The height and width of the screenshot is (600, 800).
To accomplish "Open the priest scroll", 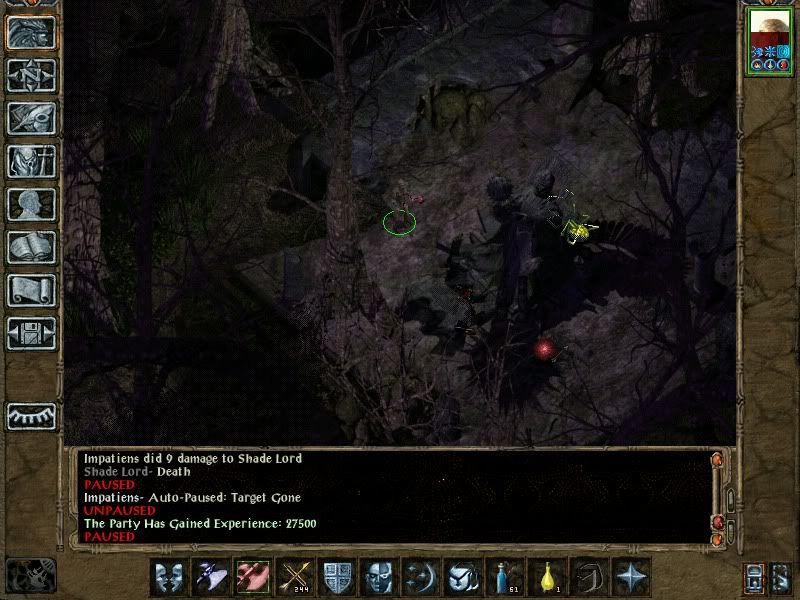I will (x=30, y=290).
